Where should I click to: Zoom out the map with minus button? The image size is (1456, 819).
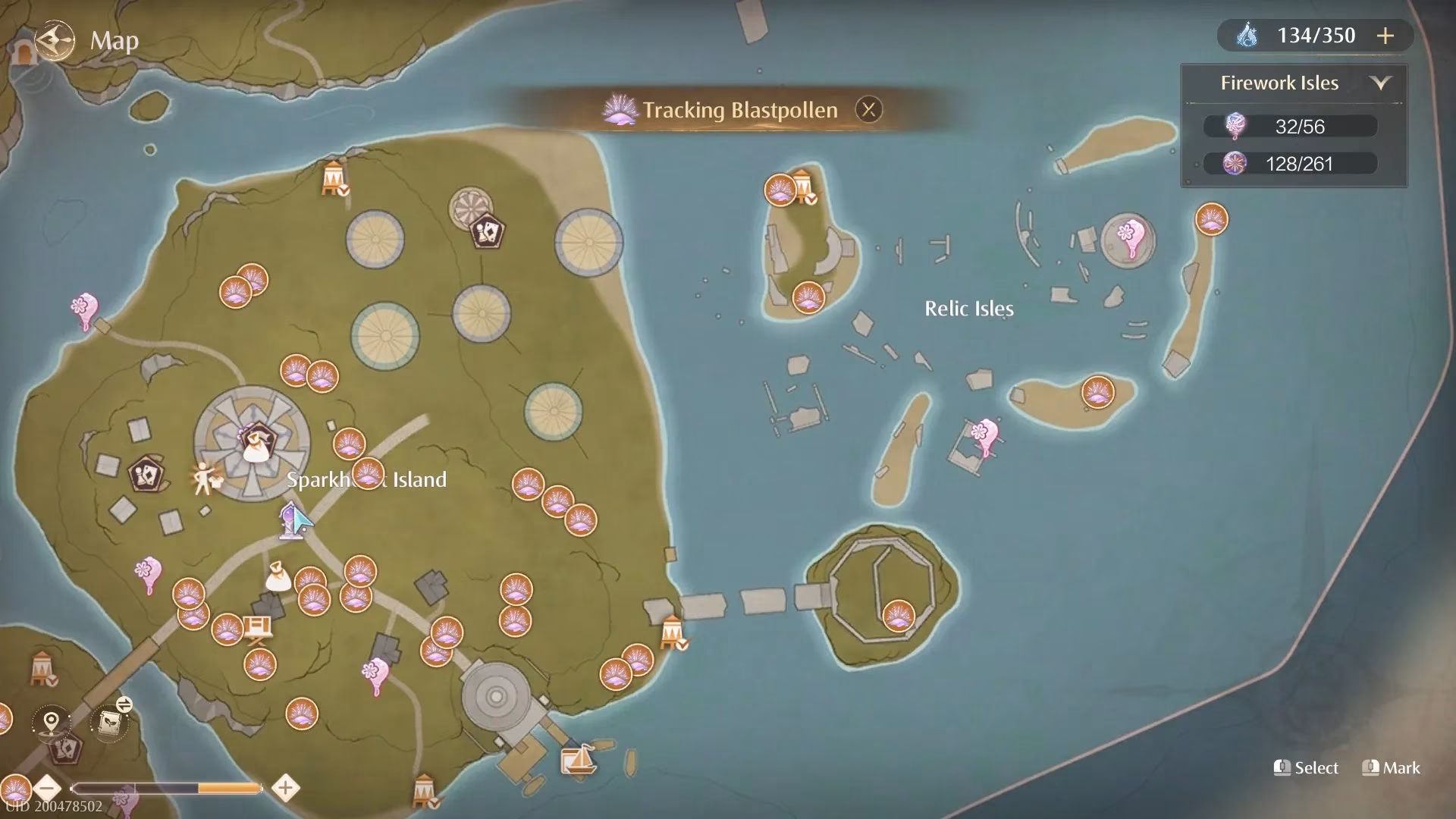pos(48,788)
